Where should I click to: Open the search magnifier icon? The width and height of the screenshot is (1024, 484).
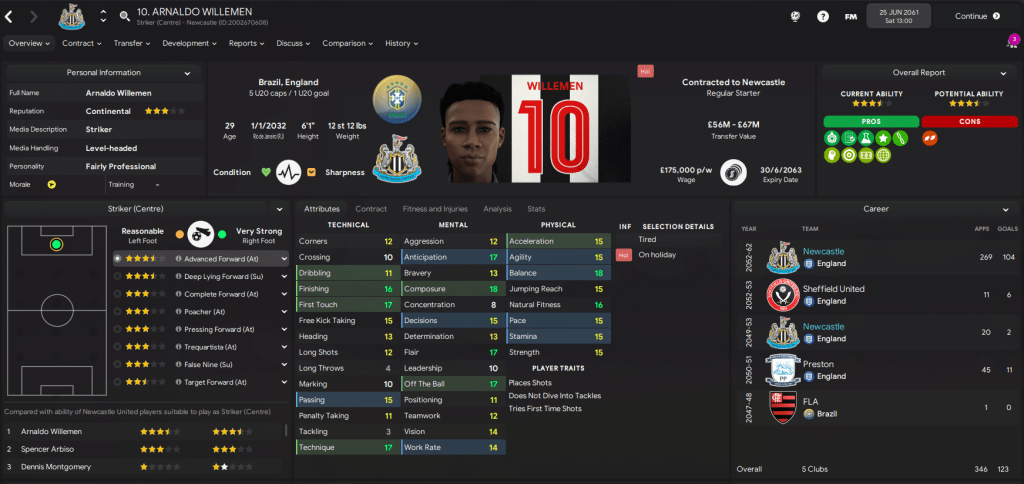pyautogui.click(x=125, y=16)
